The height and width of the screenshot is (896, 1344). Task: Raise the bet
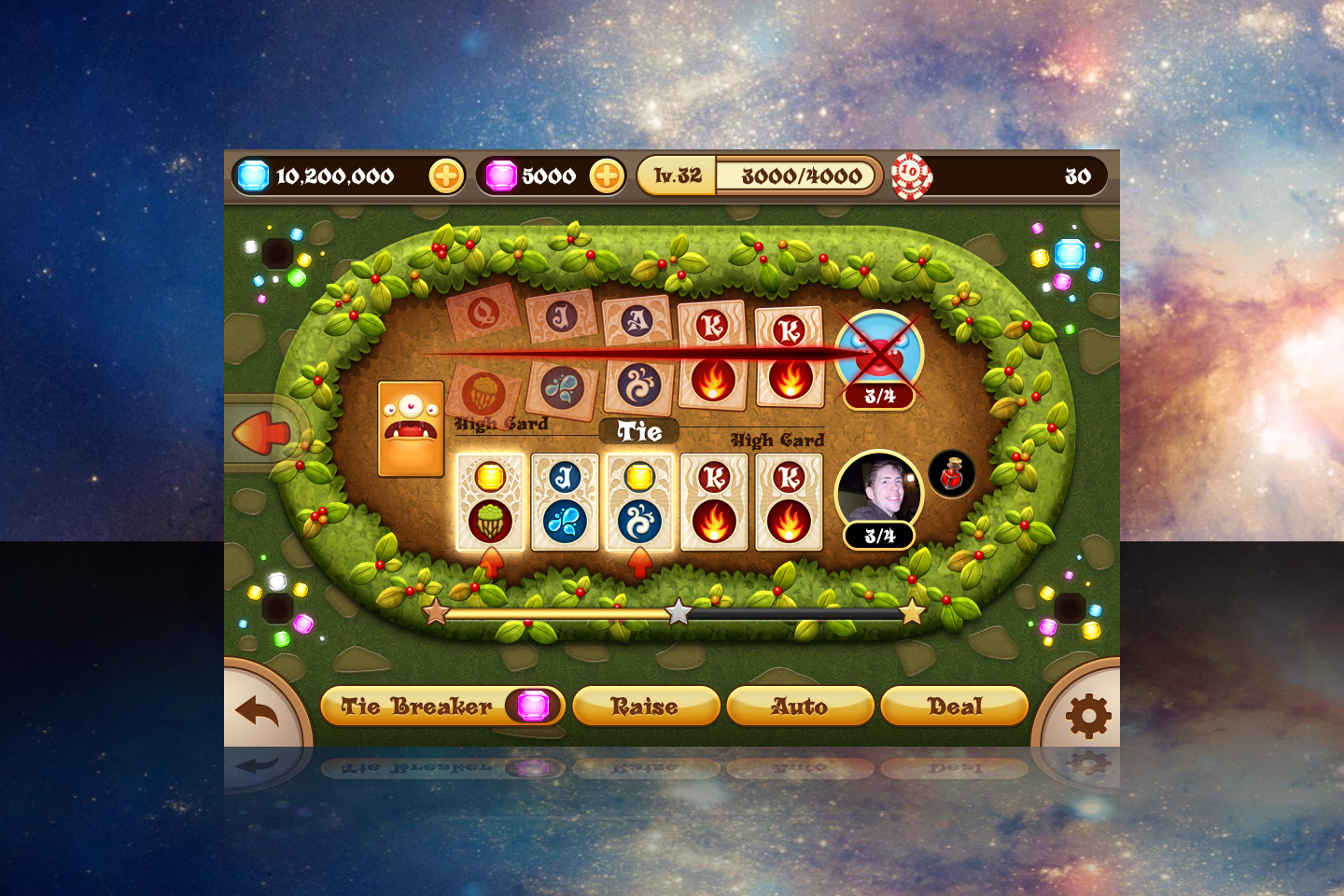645,707
